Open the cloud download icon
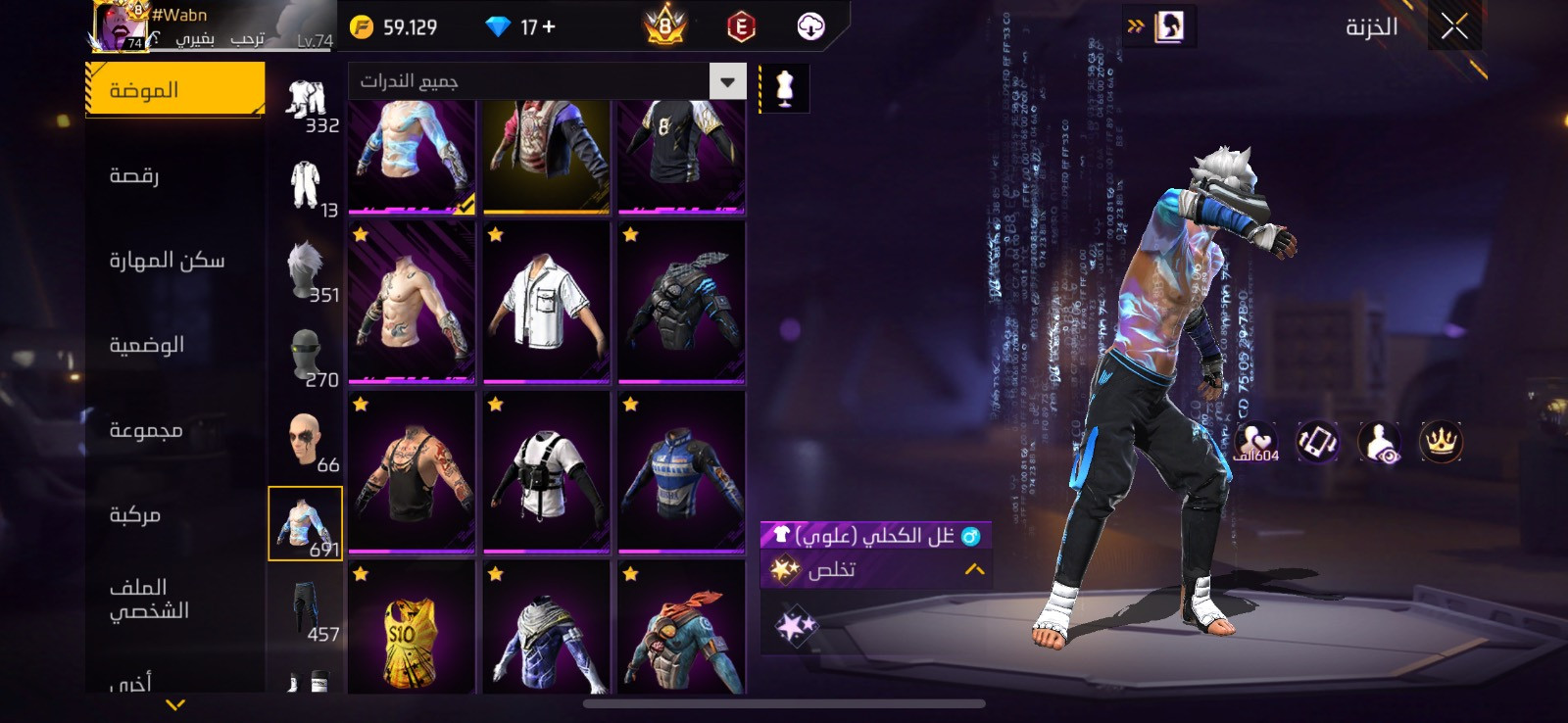Screen dimensions: 1568x723 (x=810, y=27)
